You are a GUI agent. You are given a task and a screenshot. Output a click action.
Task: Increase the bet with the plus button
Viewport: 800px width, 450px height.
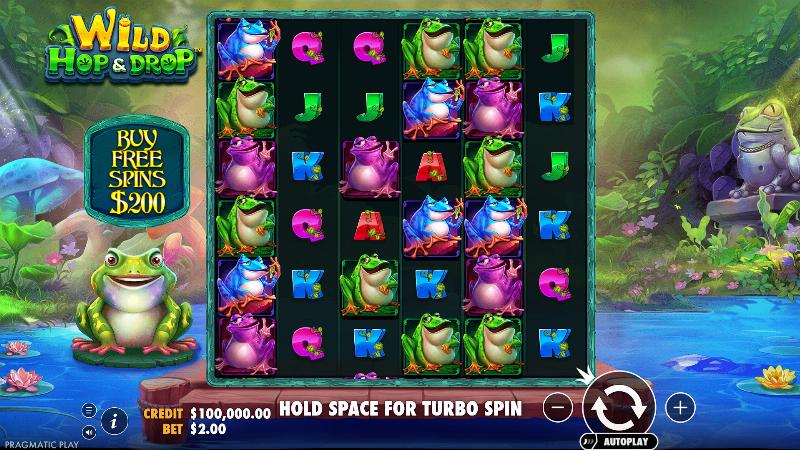(x=680, y=407)
